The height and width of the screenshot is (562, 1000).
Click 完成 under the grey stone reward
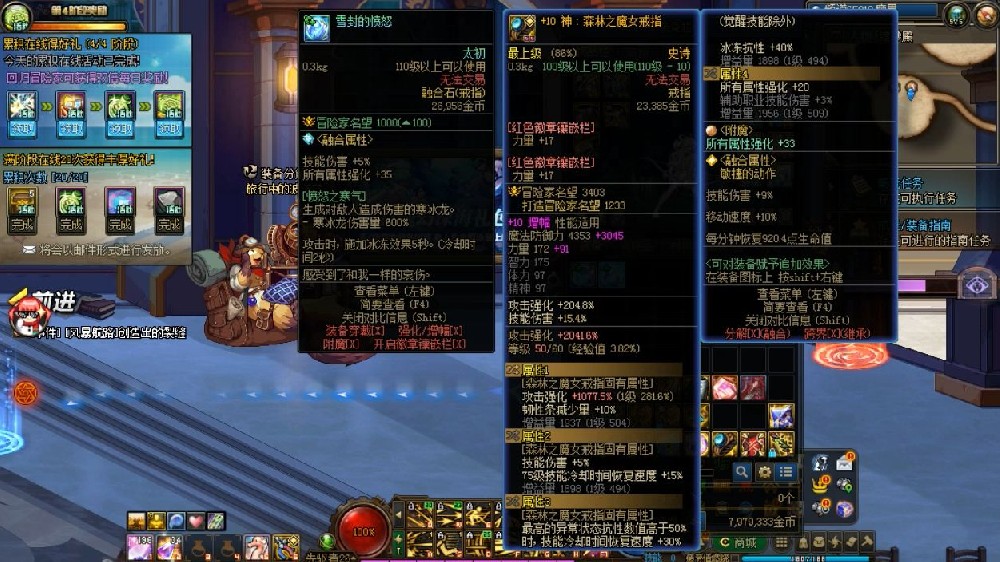coord(168,225)
